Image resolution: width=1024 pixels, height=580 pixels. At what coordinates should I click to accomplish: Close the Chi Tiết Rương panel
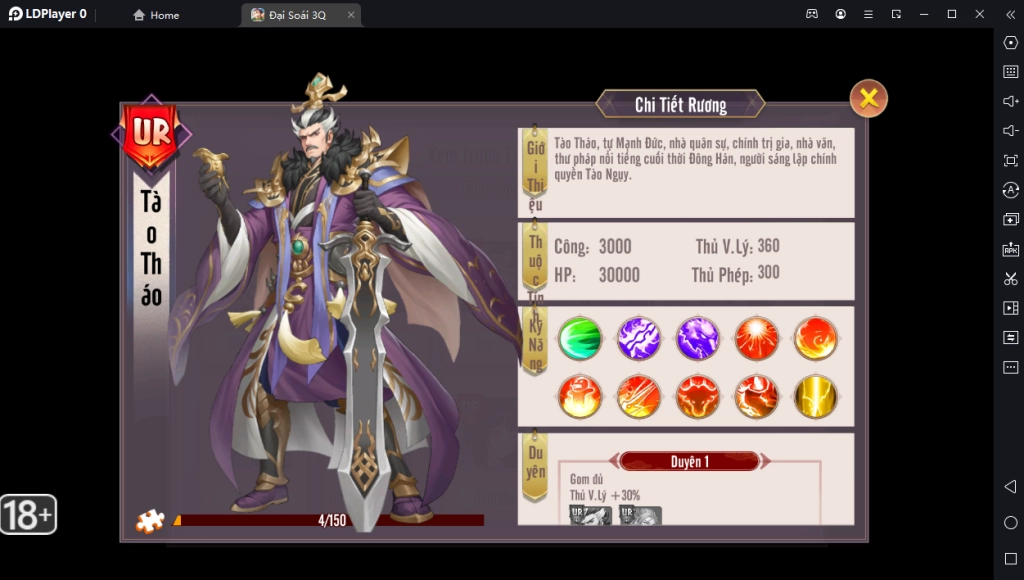868,98
